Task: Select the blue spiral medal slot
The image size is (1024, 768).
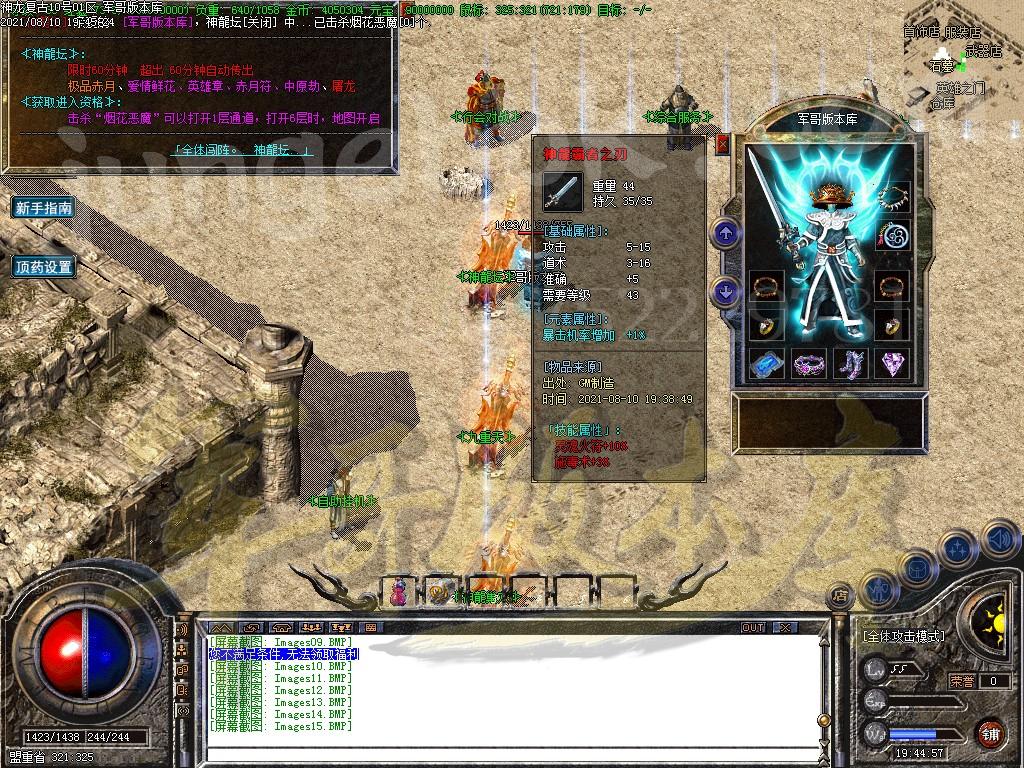Action: click(892, 237)
